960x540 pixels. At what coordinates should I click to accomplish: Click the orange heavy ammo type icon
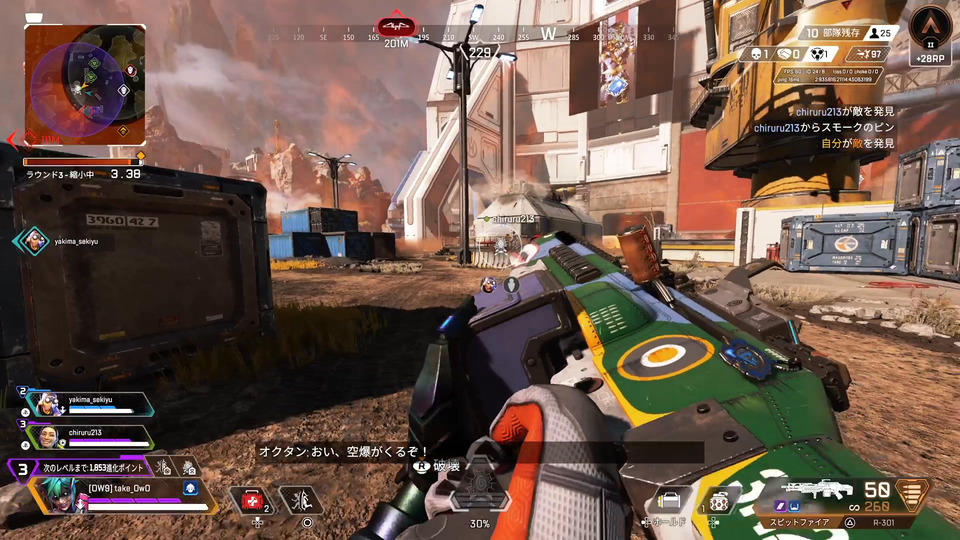911,494
